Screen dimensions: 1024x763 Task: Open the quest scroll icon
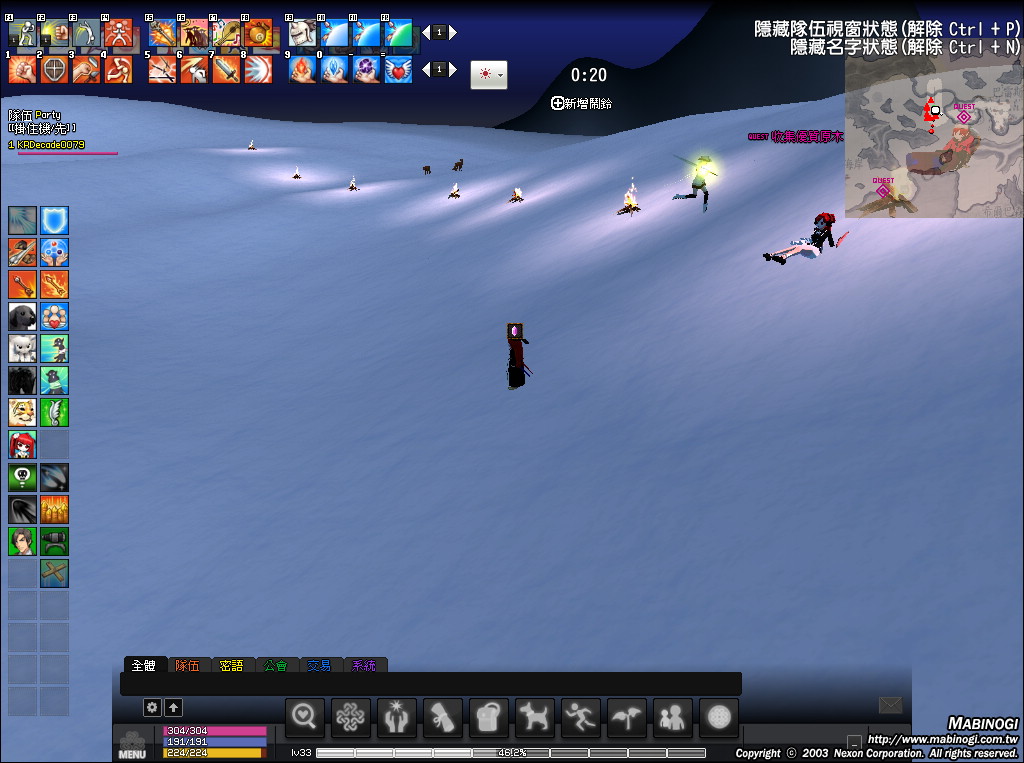click(443, 716)
